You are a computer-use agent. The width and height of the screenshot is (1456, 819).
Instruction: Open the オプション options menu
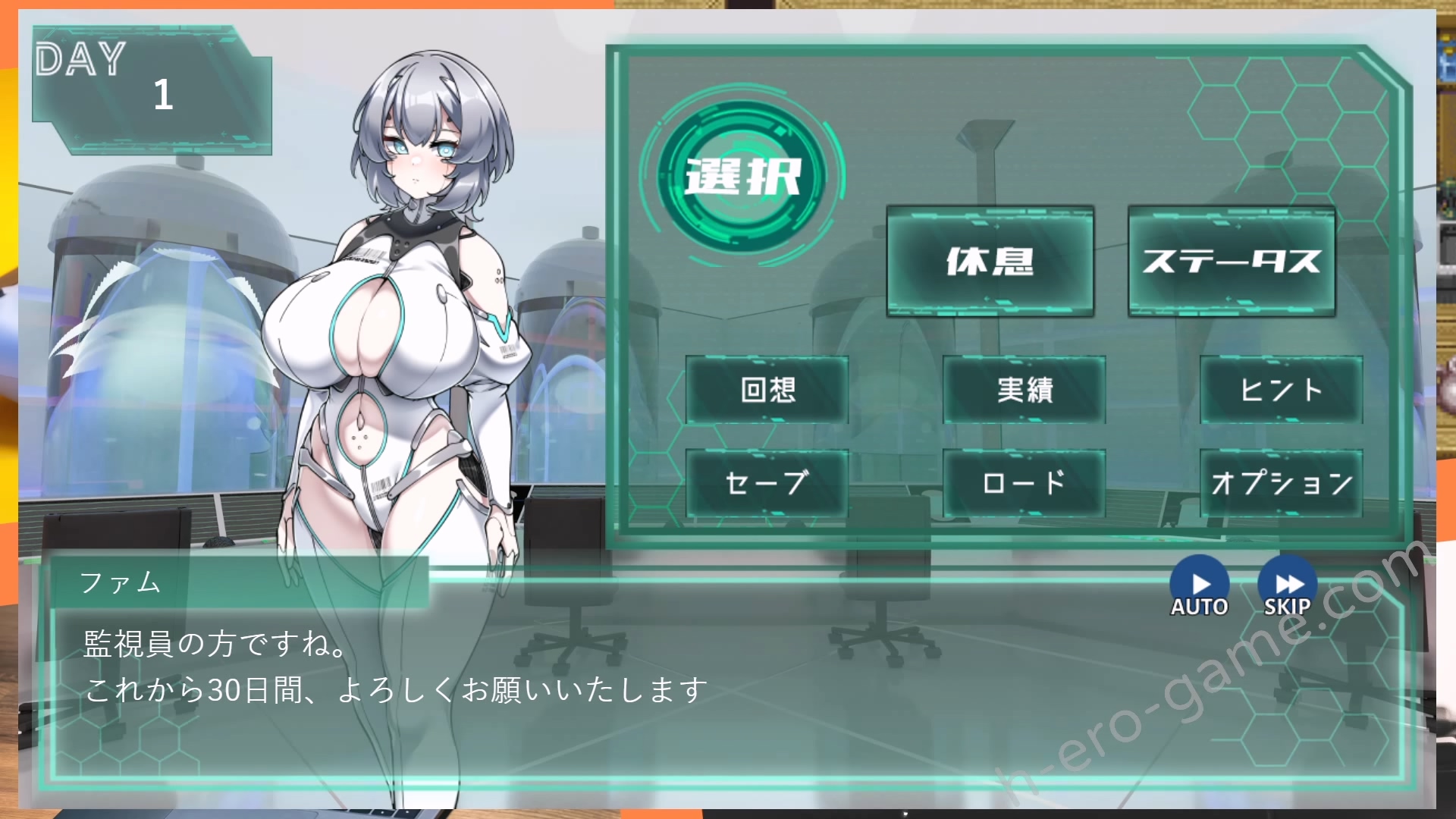click(1281, 483)
